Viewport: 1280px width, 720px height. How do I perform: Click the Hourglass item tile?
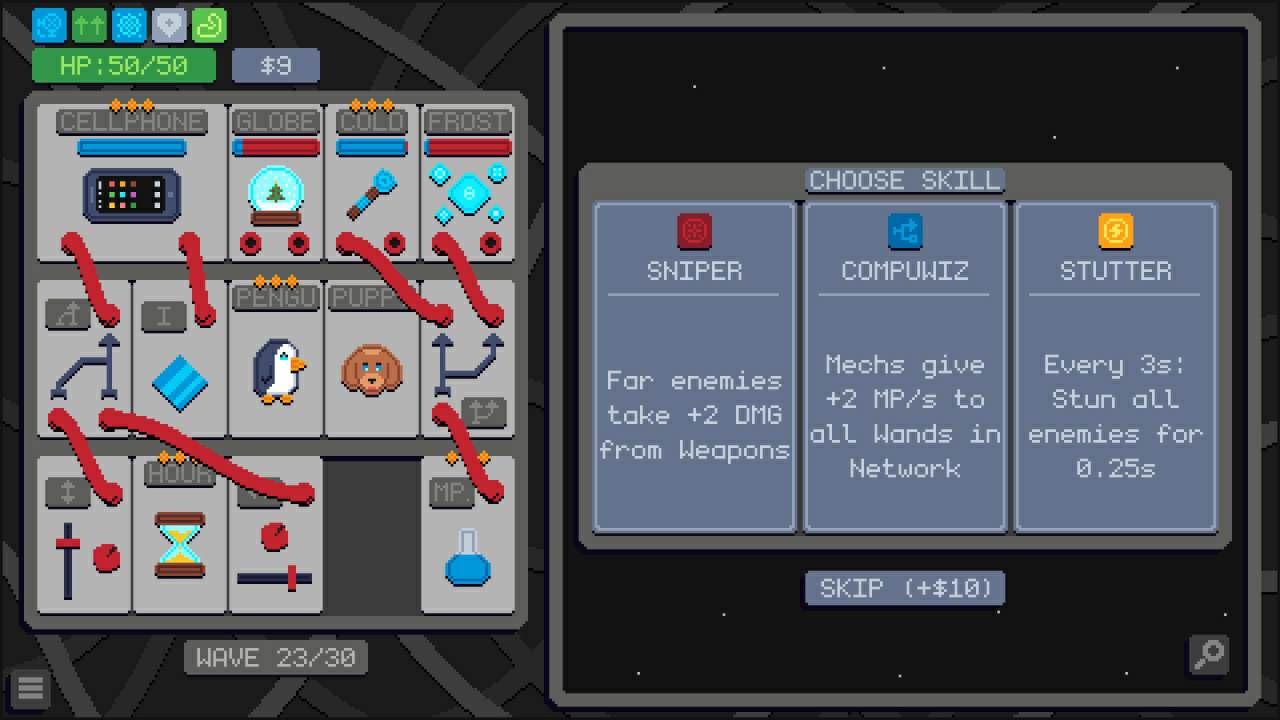point(180,536)
